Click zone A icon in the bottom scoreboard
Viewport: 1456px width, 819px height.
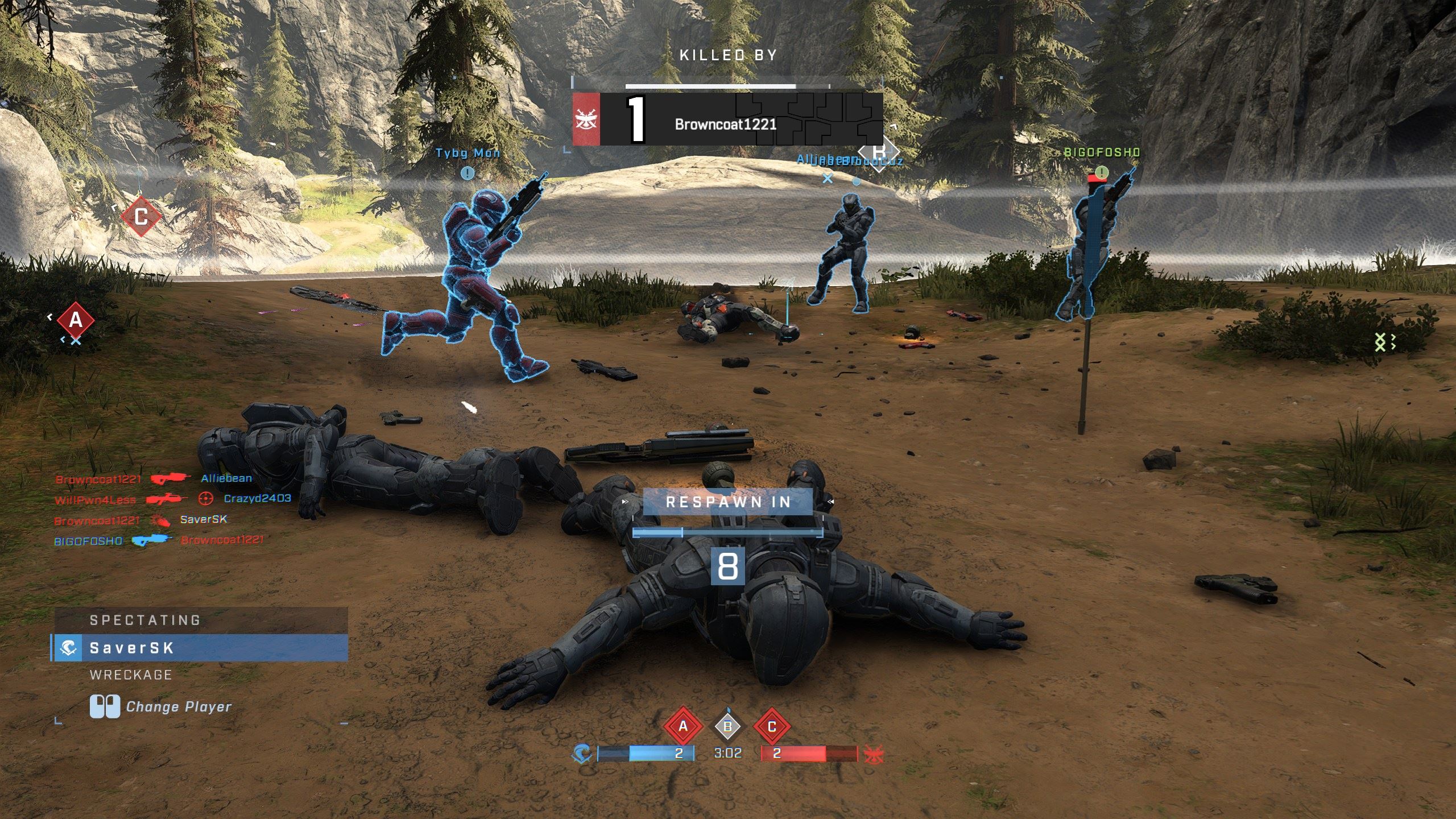coord(683,726)
